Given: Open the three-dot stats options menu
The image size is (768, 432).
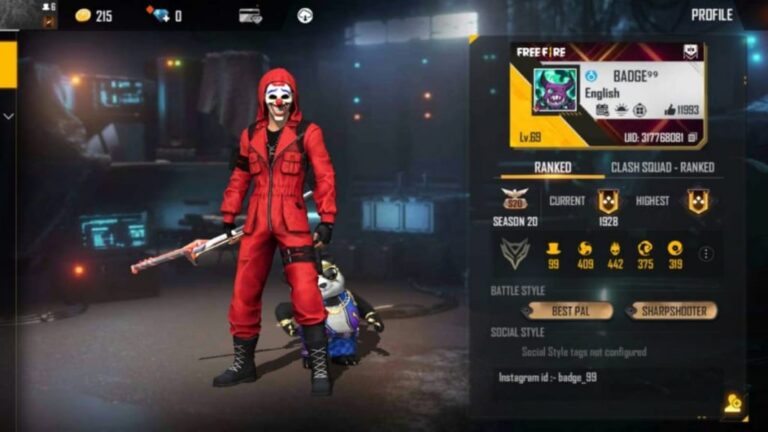Looking at the screenshot, I should click(706, 254).
